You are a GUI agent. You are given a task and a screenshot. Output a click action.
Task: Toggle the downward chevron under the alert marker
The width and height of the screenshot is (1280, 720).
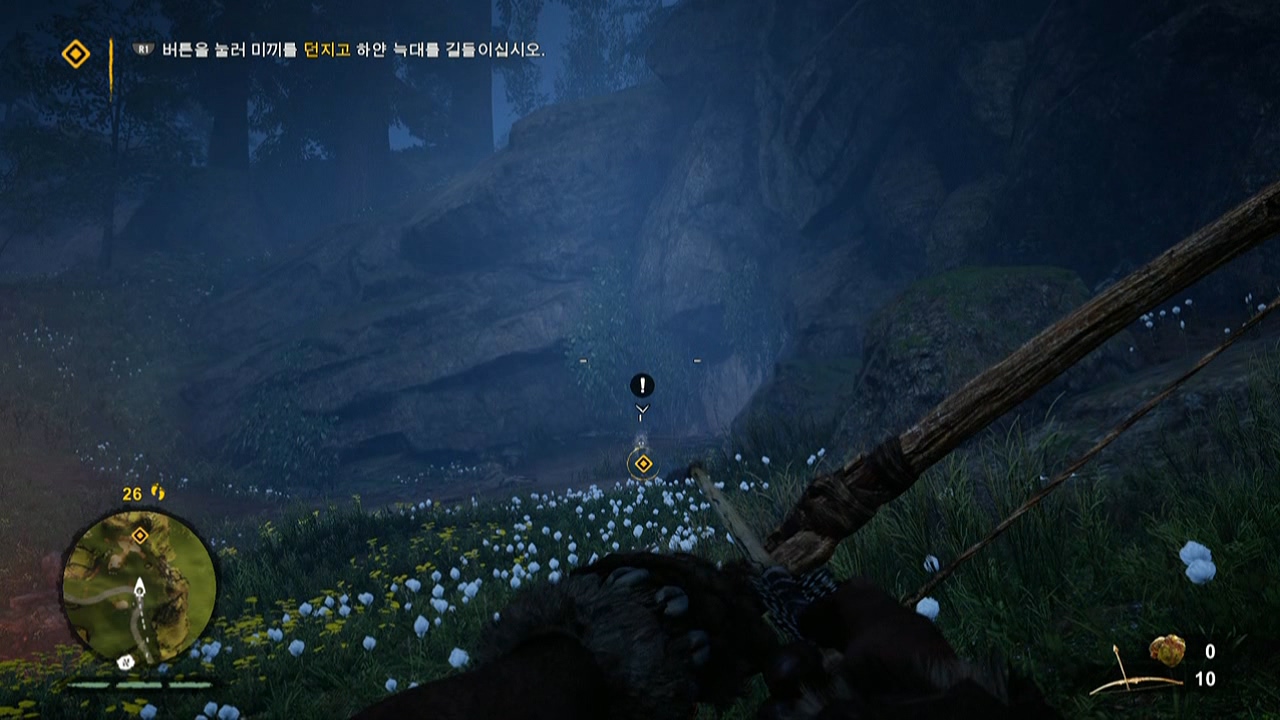click(x=641, y=409)
